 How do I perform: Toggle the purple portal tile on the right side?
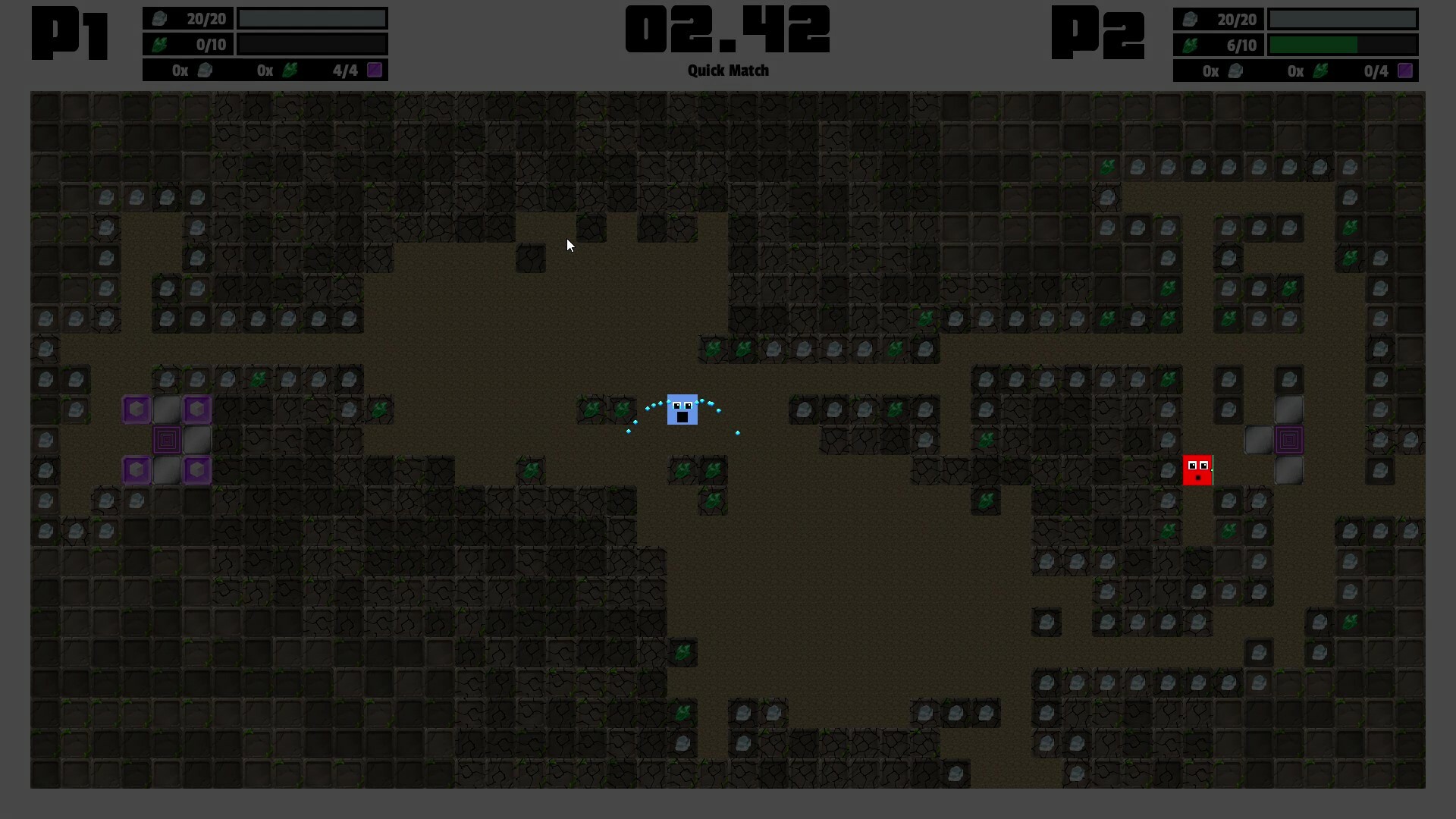point(1289,438)
